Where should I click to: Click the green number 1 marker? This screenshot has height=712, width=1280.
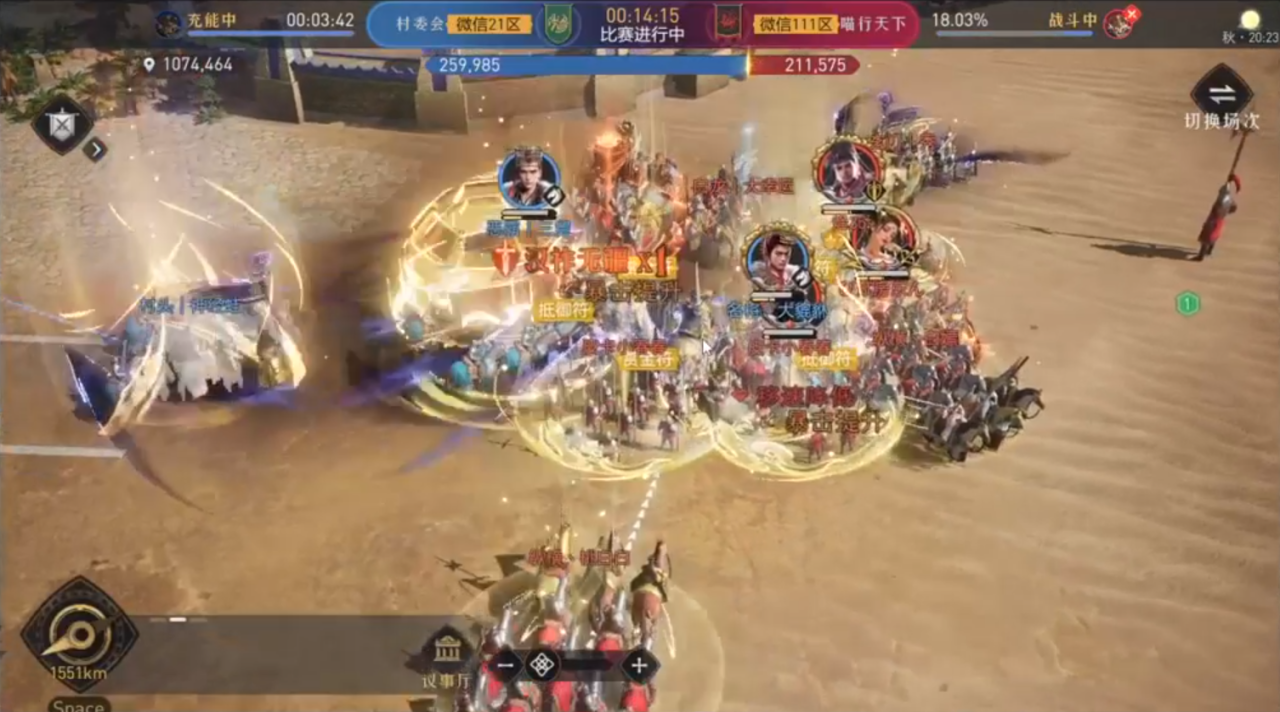[1187, 304]
